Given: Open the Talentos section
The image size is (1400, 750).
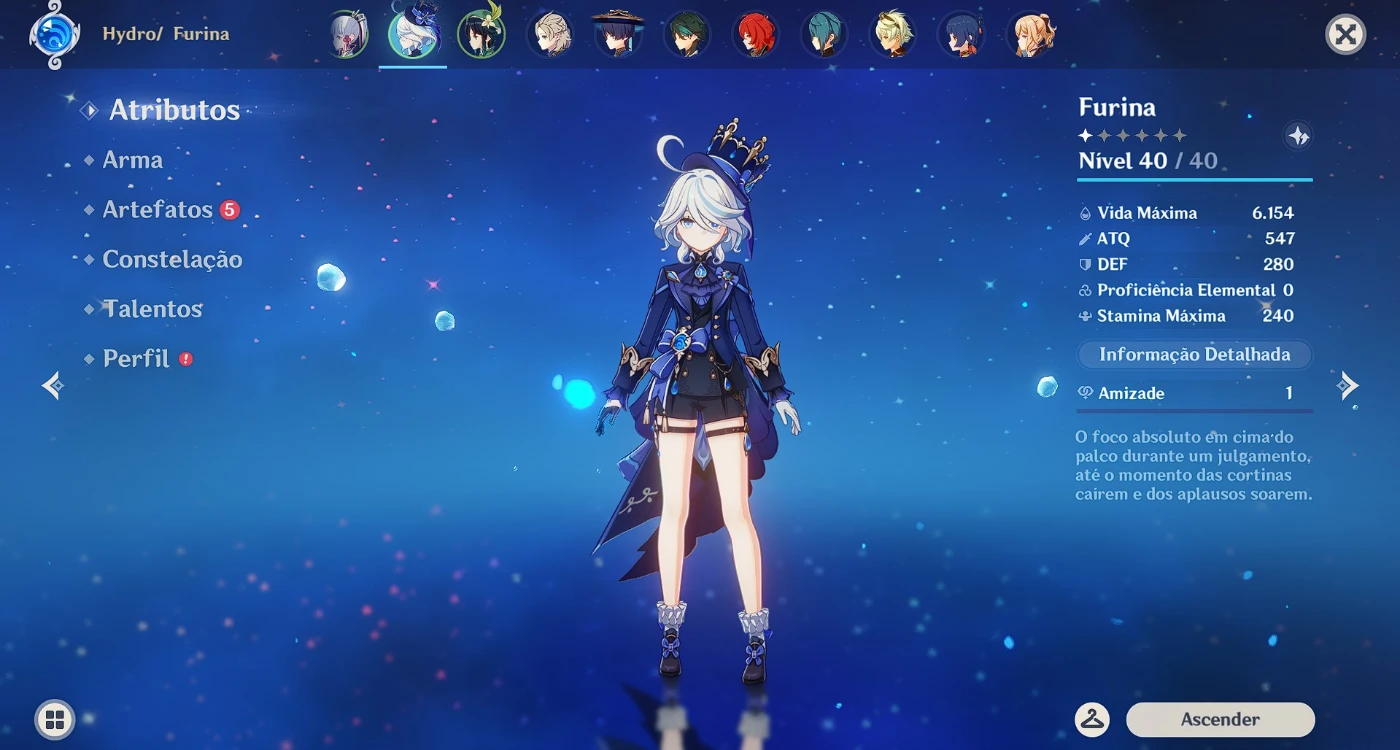Looking at the screenshot, I should 152,309.
